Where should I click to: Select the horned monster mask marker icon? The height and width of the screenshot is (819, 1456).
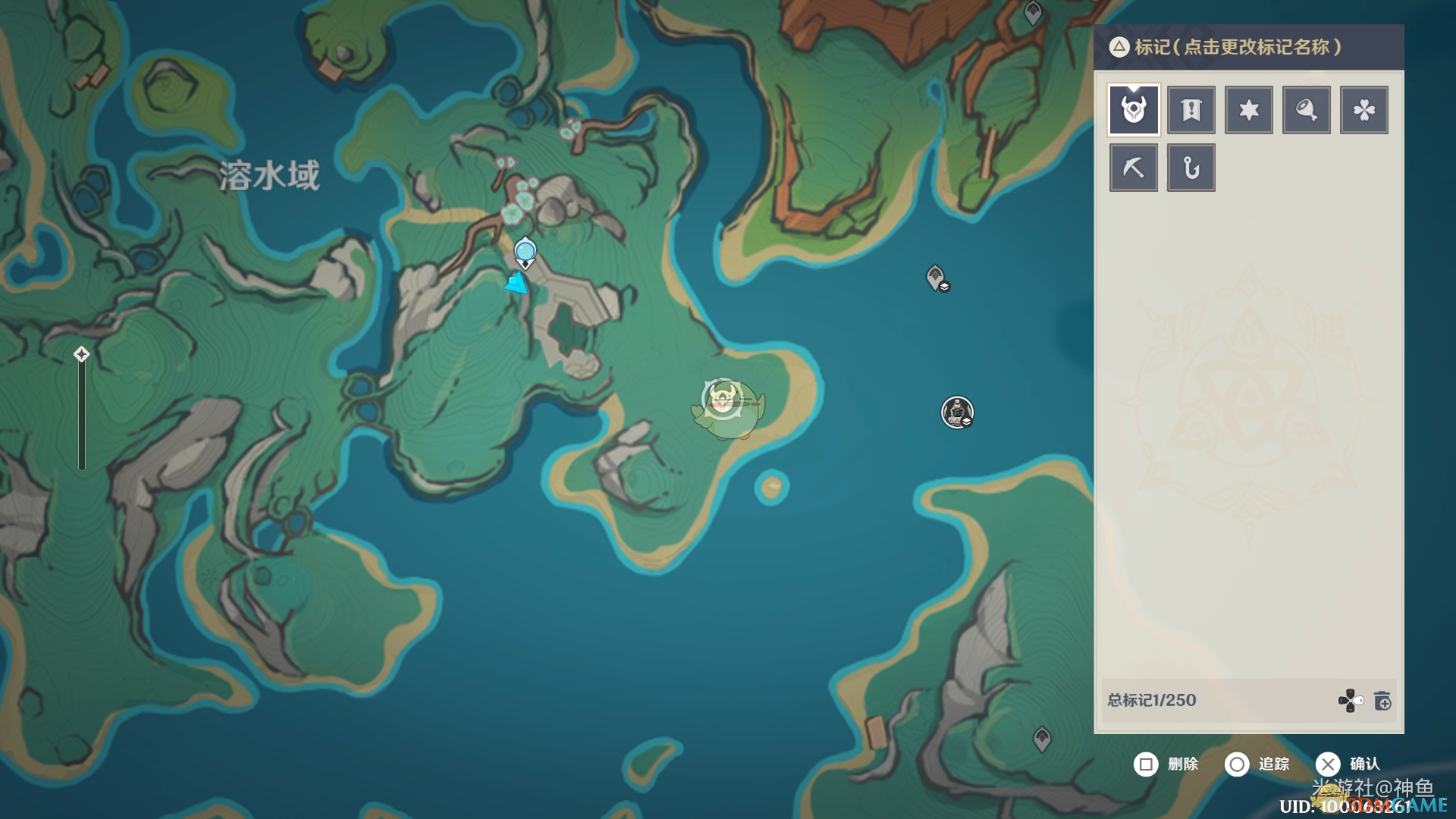1134,110
